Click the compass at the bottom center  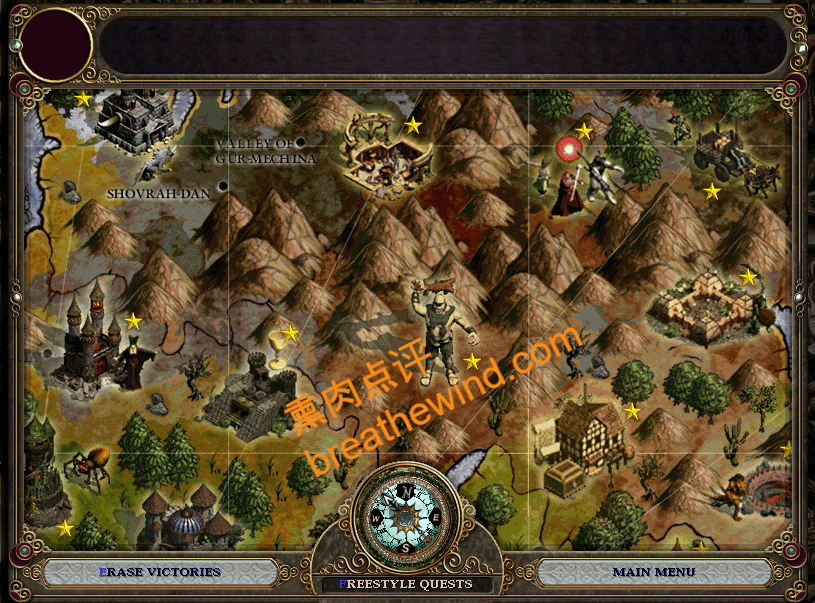click(405, 517)
